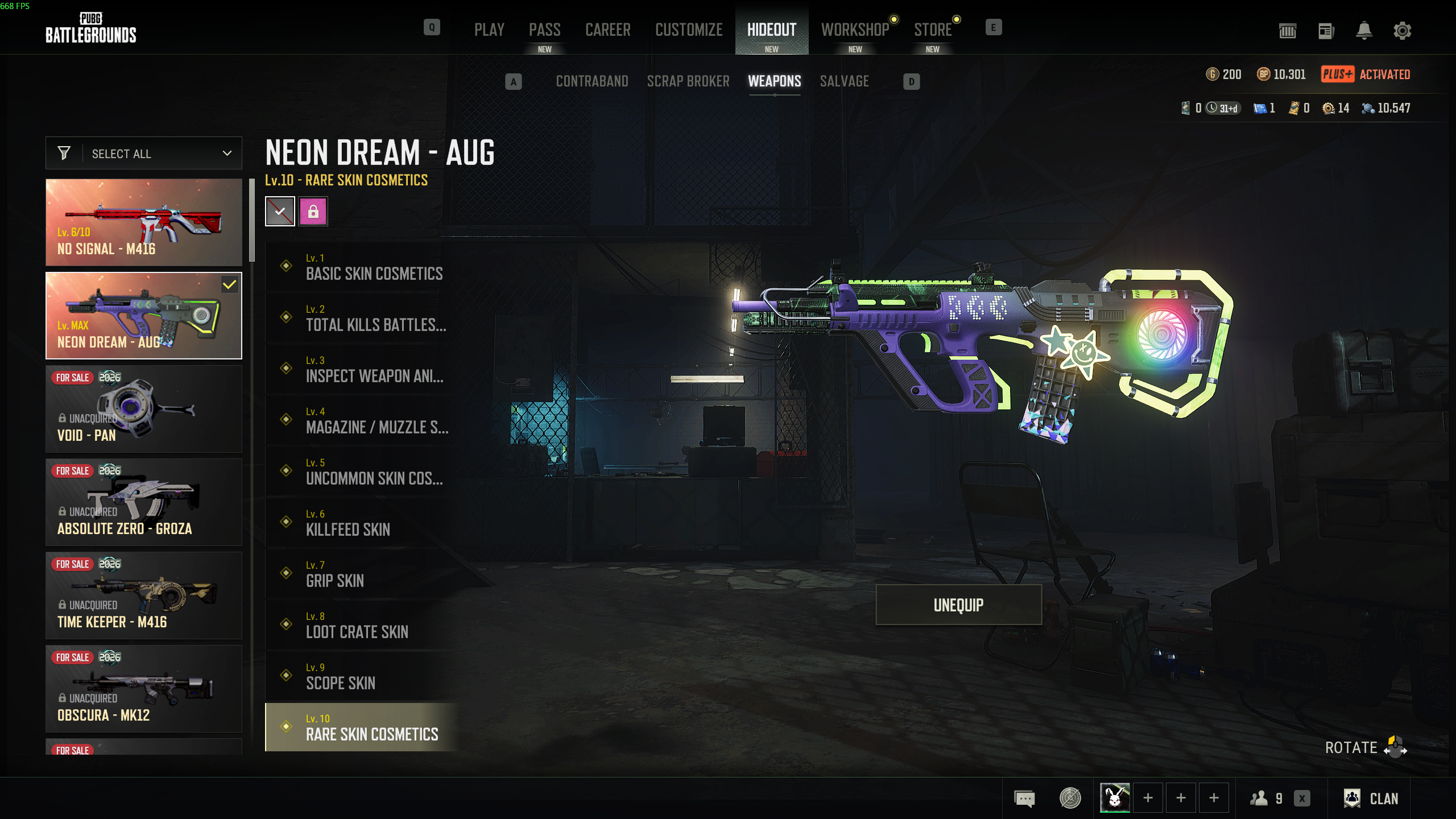Unequip the Neon Dream AUG skin
This screenshot has width=1456, height=819.
pos(958,605)
